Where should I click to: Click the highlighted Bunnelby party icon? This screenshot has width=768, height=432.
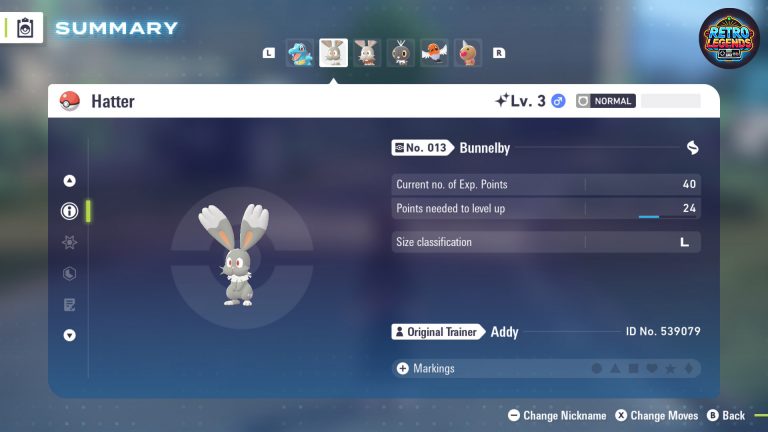click(334, 53)
